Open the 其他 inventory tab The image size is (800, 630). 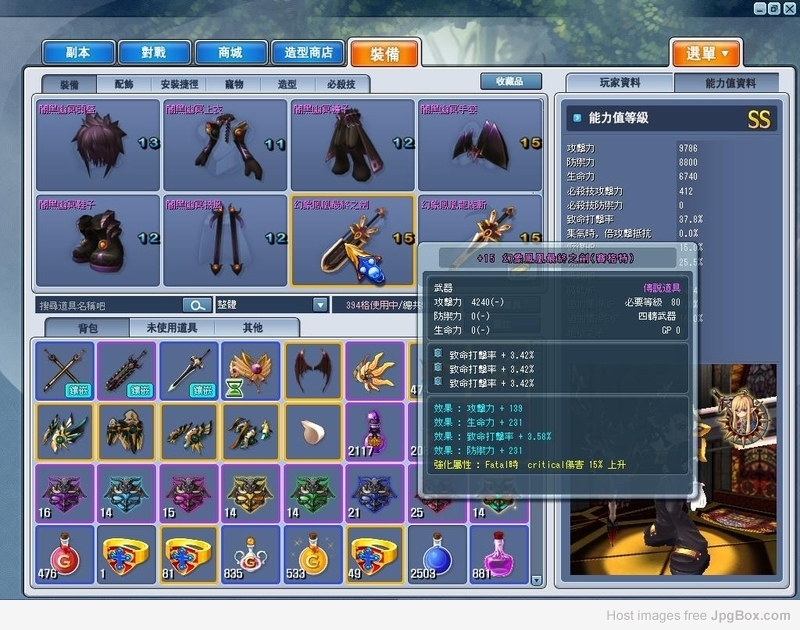point(253,328)
